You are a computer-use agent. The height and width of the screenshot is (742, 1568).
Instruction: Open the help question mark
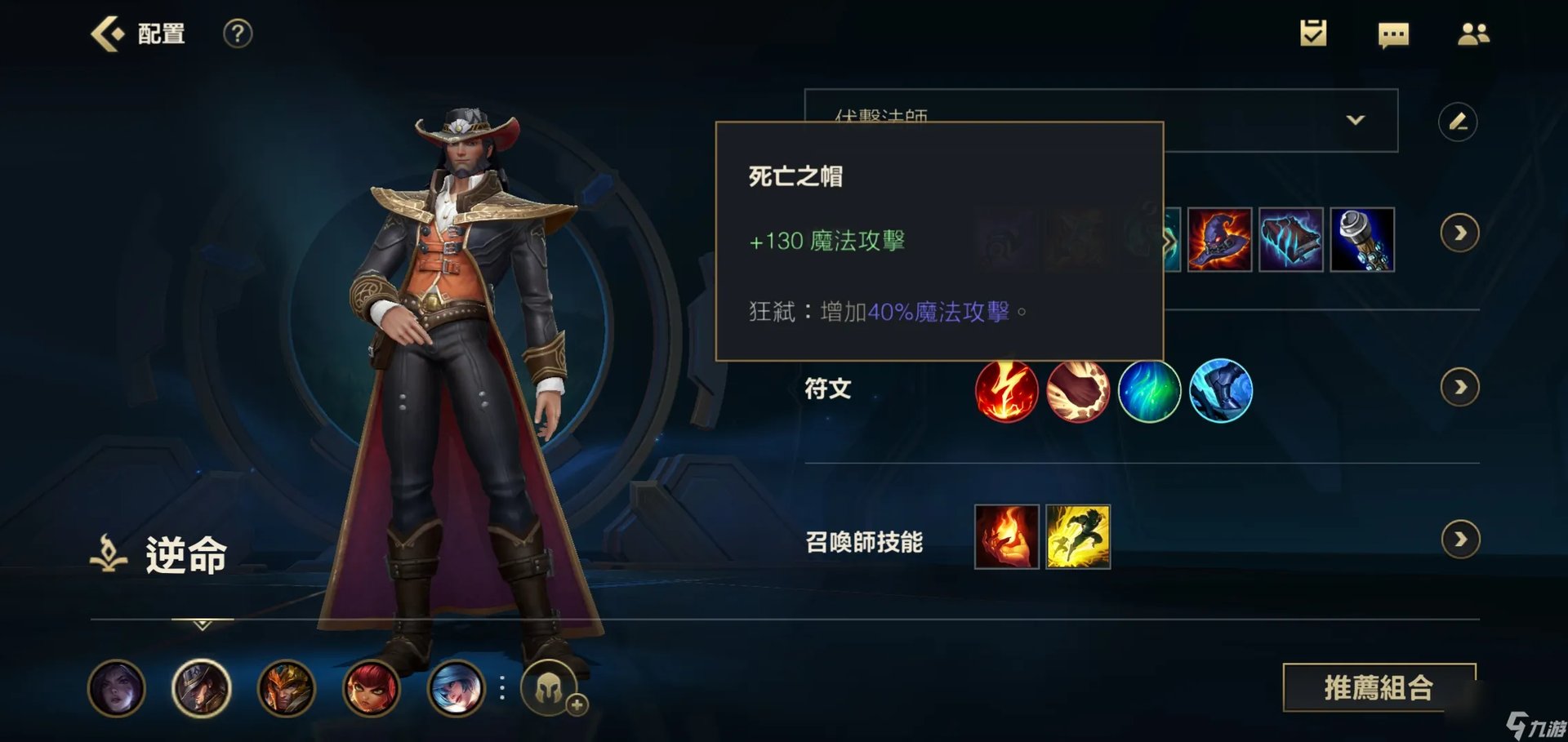point(238,33)
